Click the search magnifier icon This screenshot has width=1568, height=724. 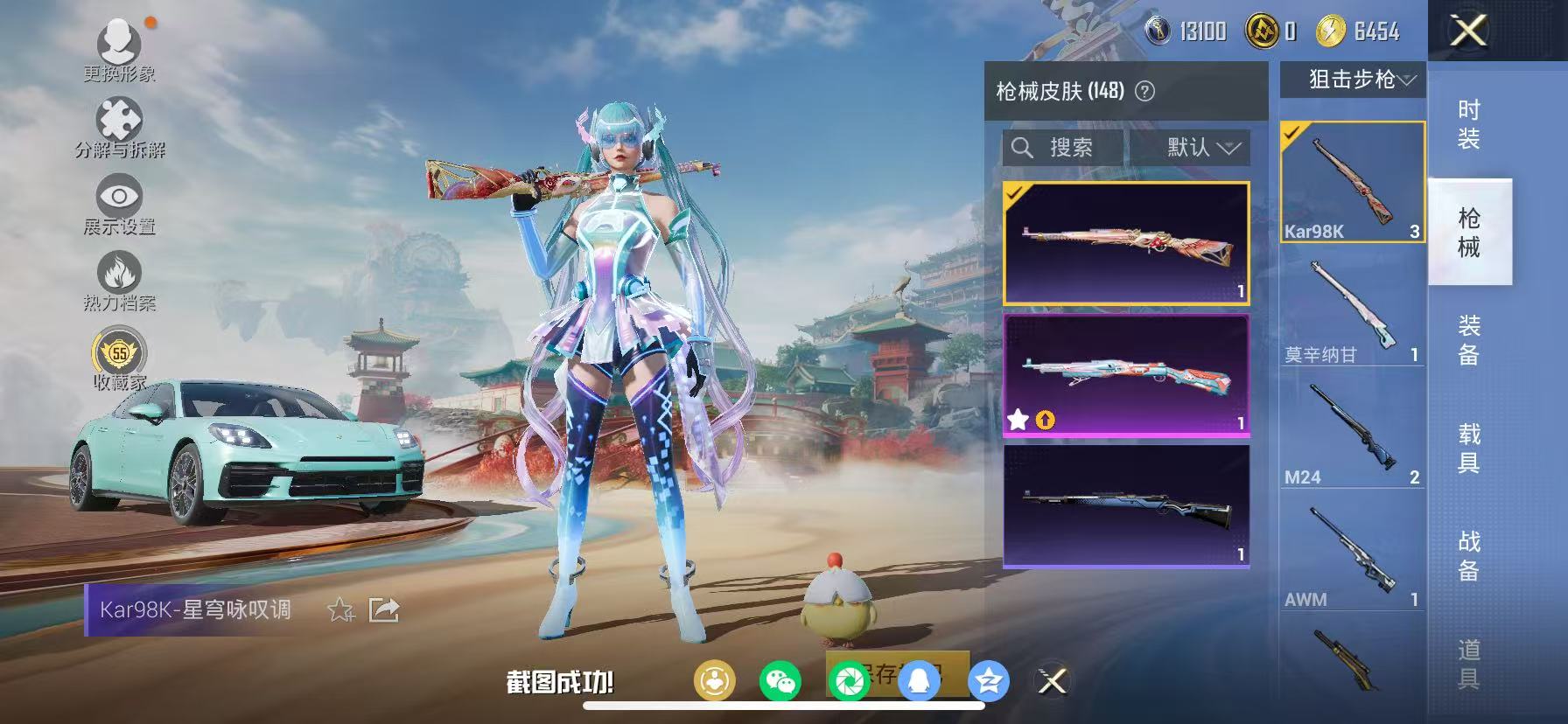click(1022, 147)
